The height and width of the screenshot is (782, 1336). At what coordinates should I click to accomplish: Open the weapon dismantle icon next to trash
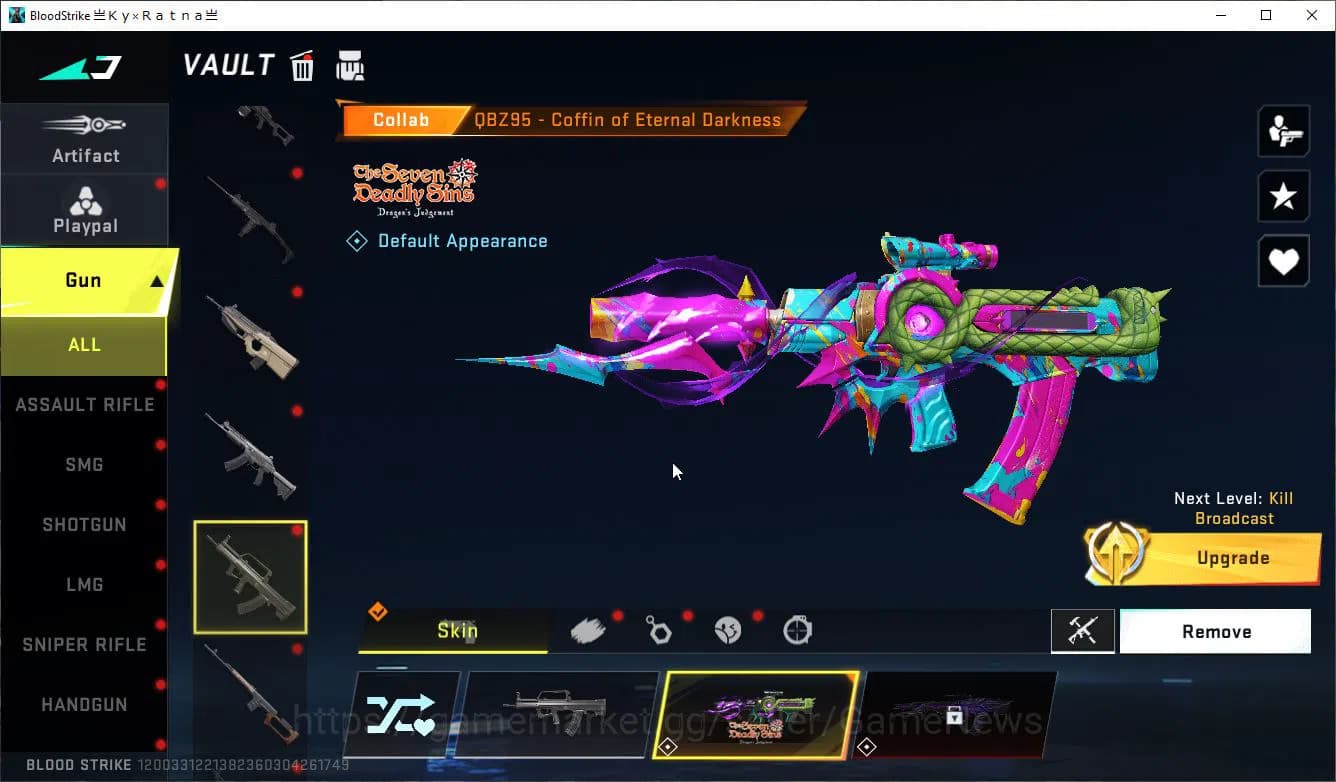tap(350, 66)
